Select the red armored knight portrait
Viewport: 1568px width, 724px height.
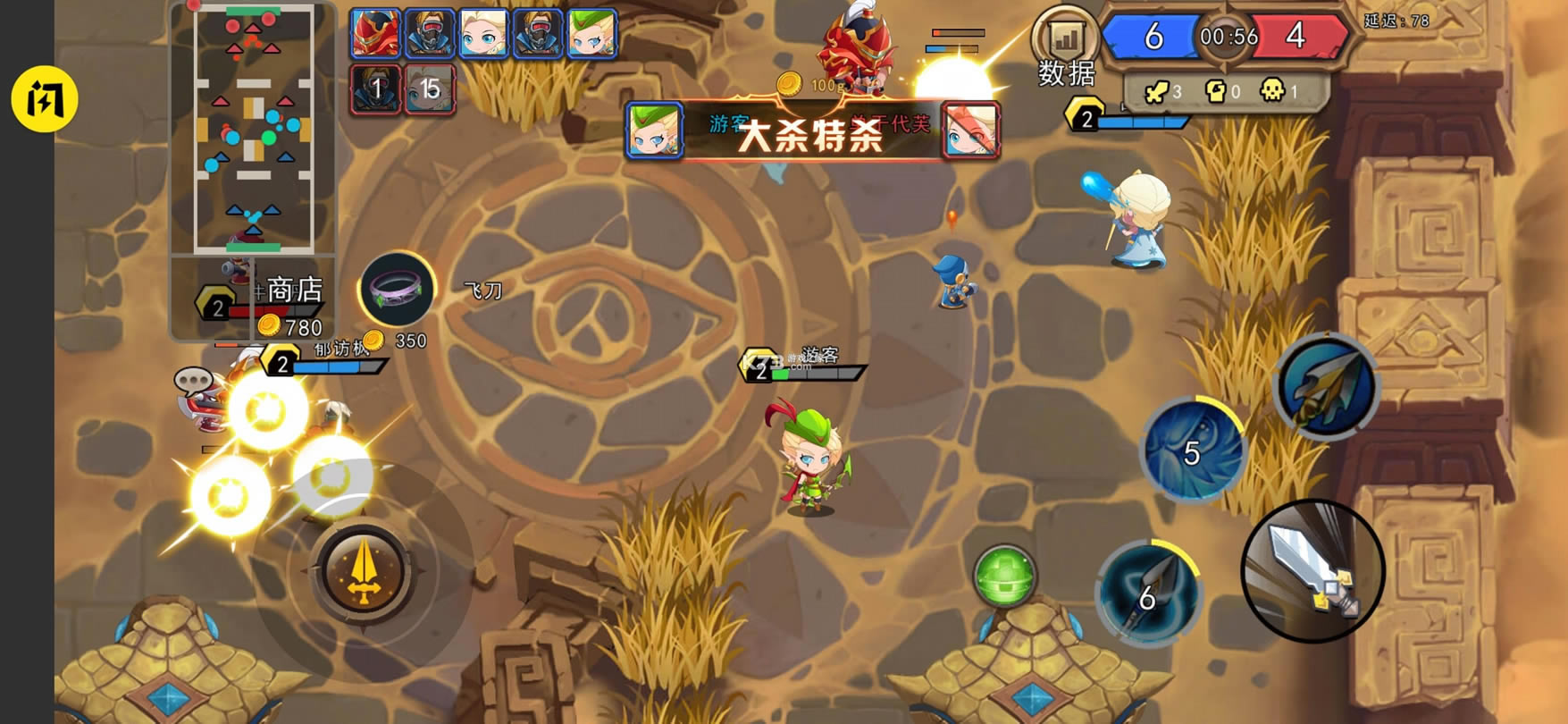point(375,33)
